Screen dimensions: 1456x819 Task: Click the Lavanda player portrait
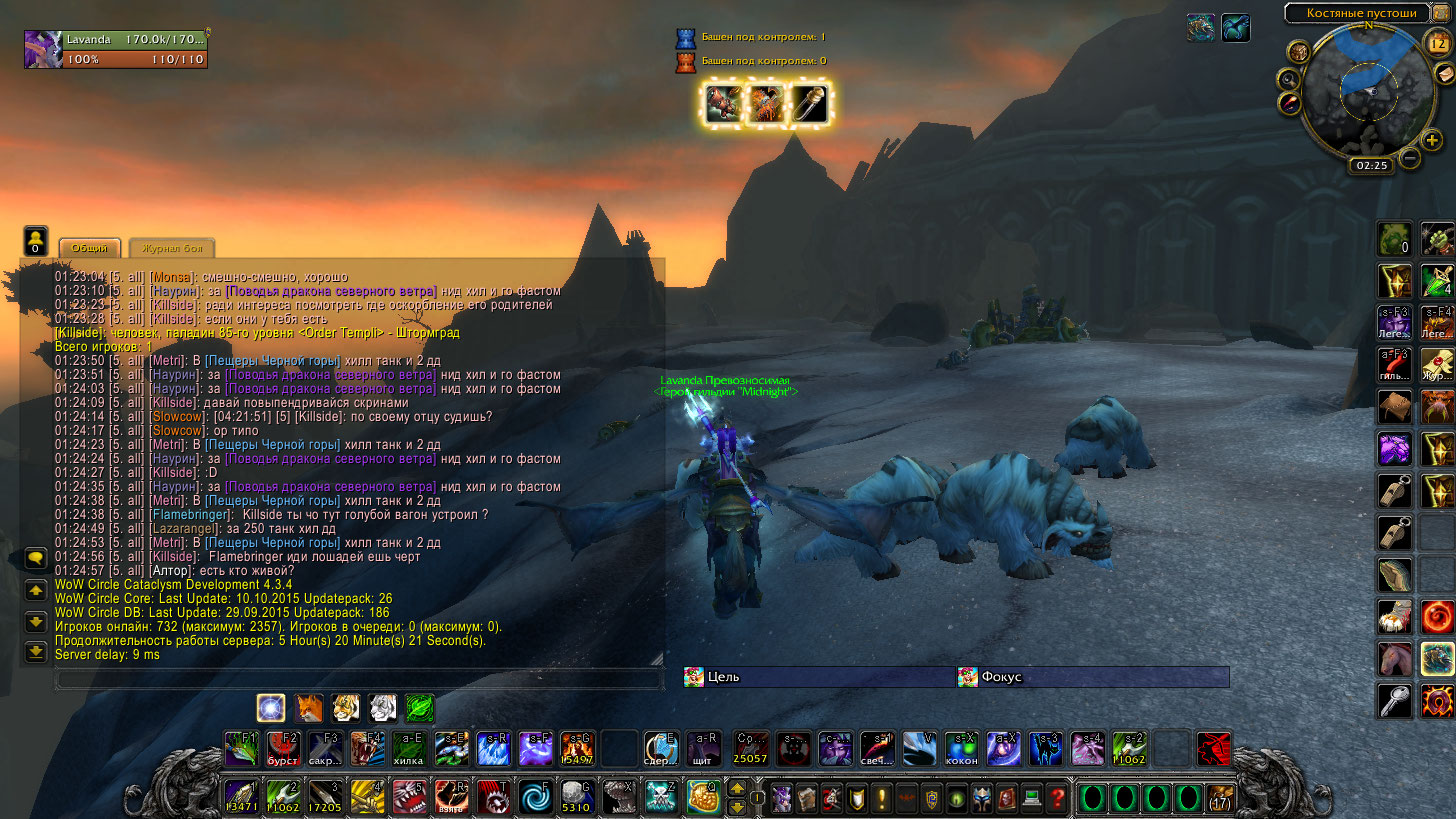[44, 50]
